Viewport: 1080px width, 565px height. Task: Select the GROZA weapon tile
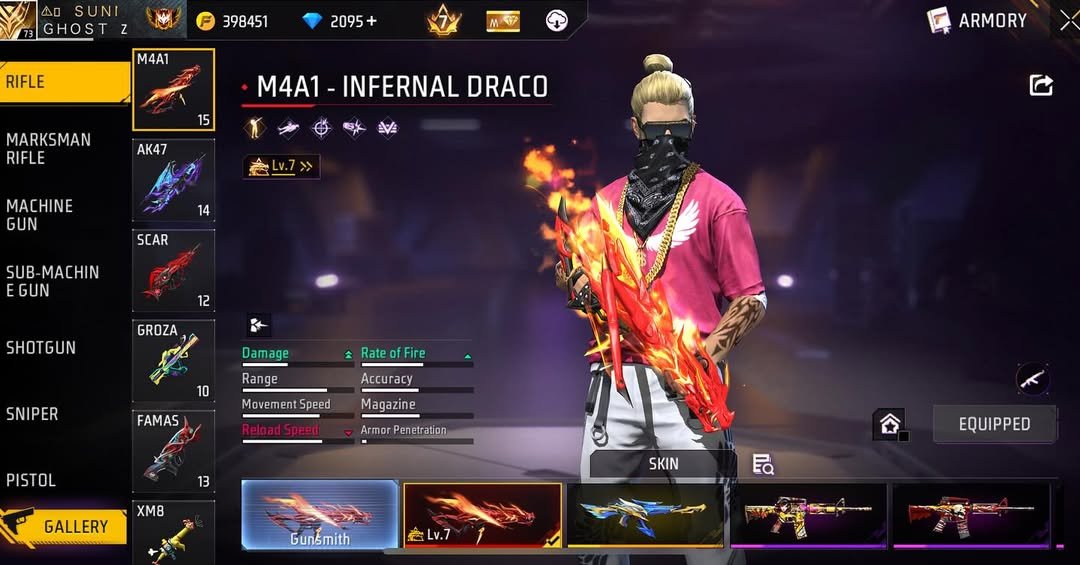173,360
